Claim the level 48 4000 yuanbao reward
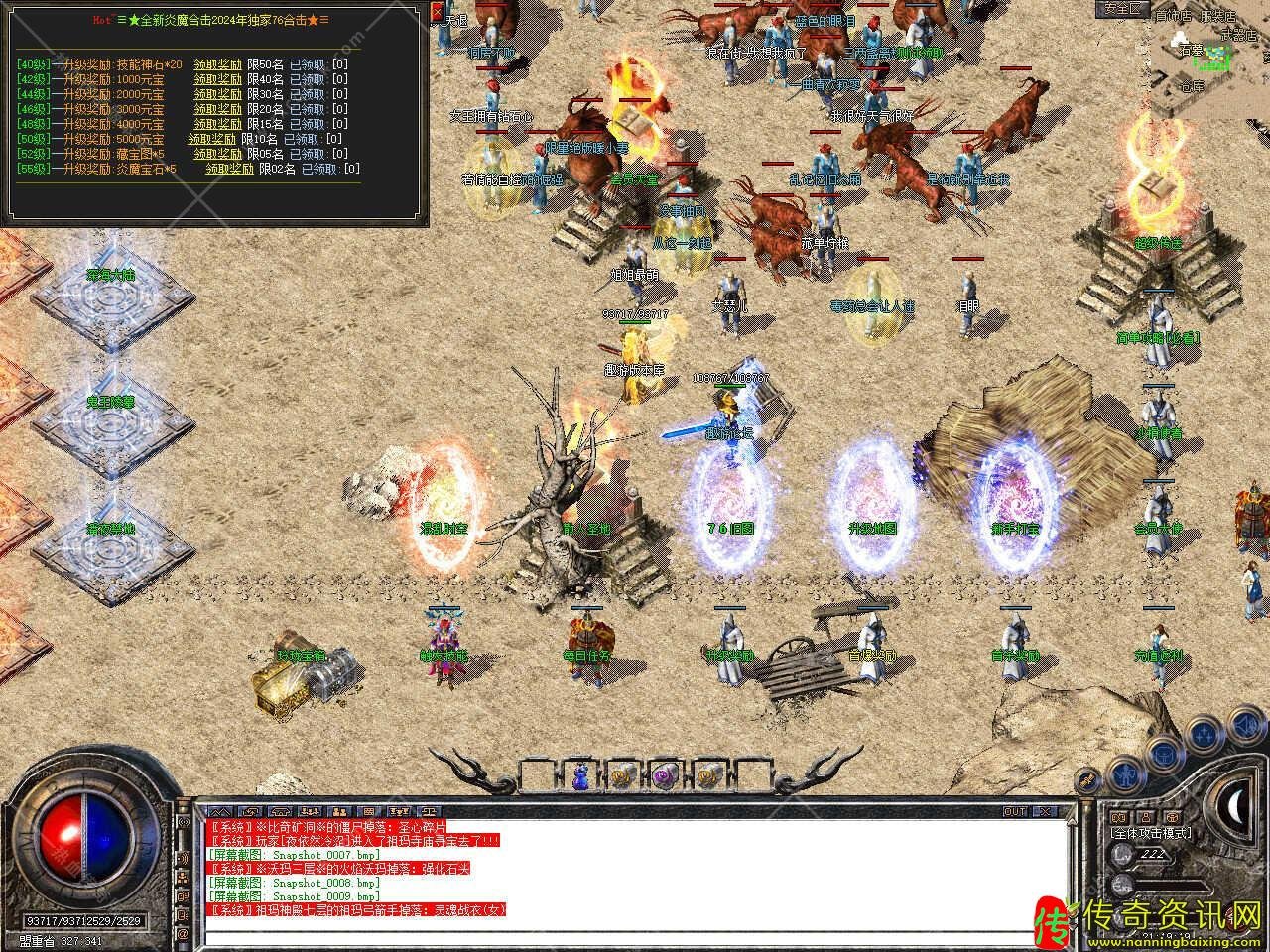 (x=217, y=124)
